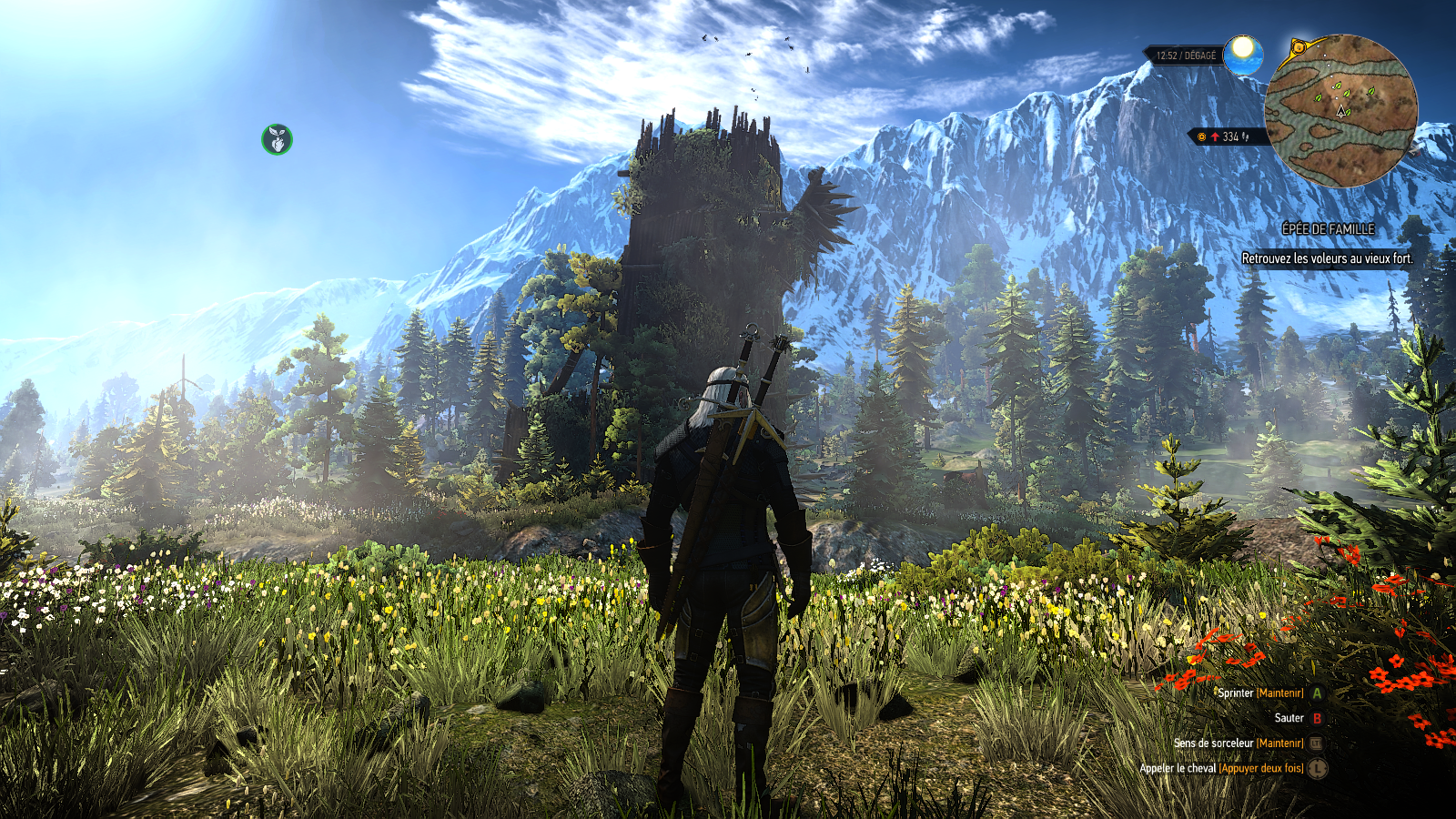Toggle the Sprinter action with the A button
Image resolution: width=1456 pixels, height=819 pixels.
click(1316, 693)
